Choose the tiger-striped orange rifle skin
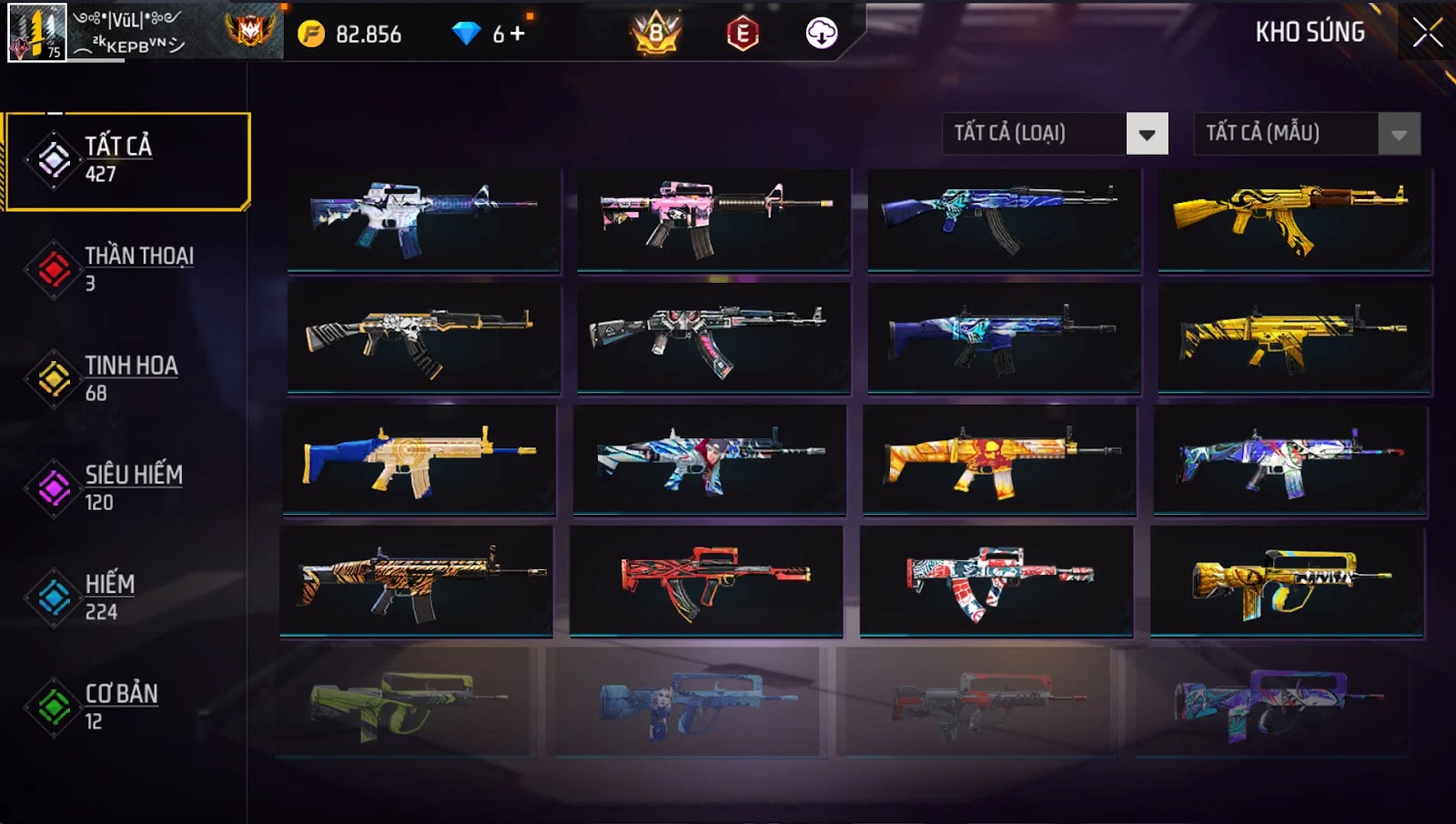The height and width of the screenshot is (824, 1456). point(416,581)
